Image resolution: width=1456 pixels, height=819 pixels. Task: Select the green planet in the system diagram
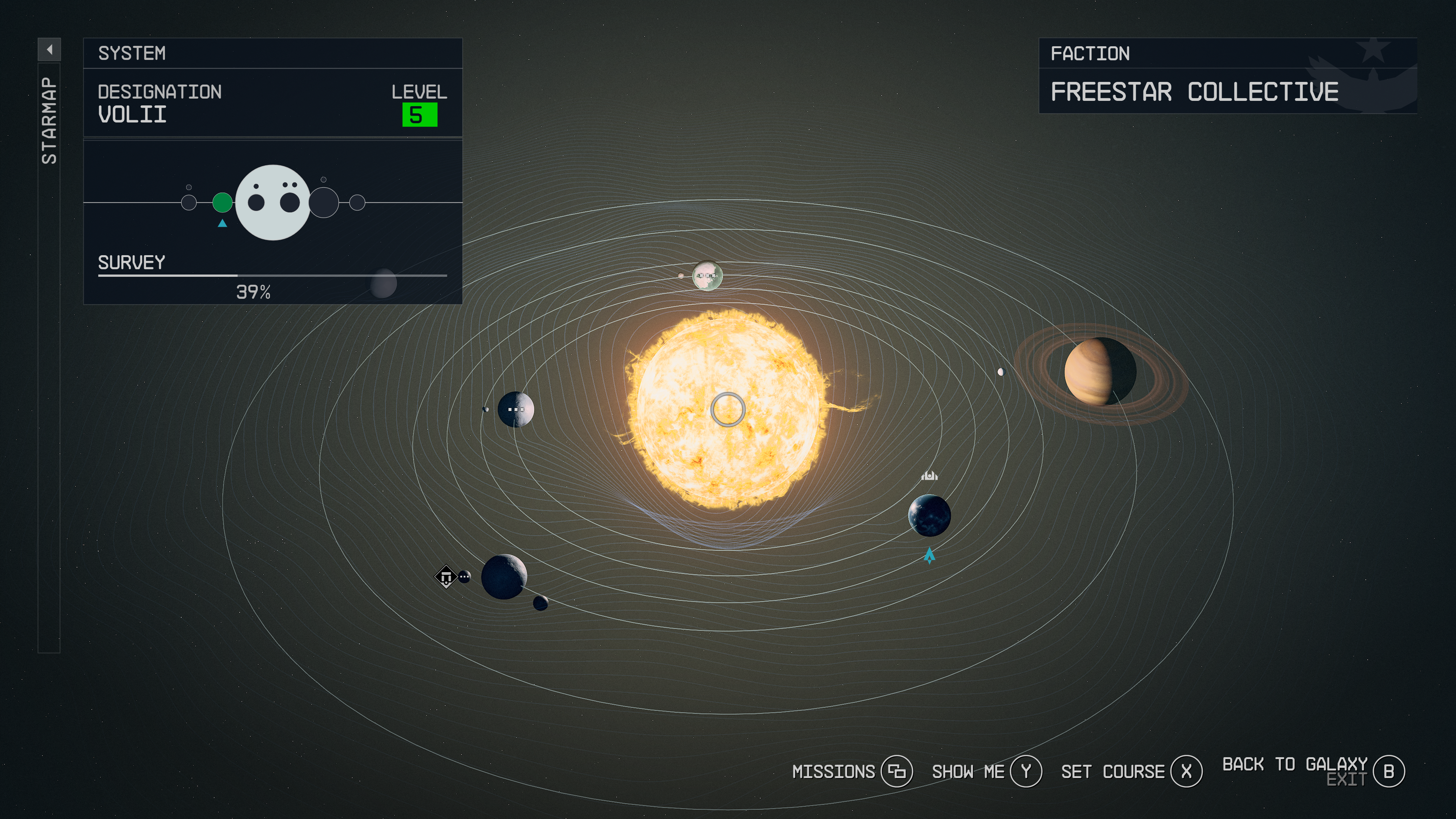(x=222, y=202)
